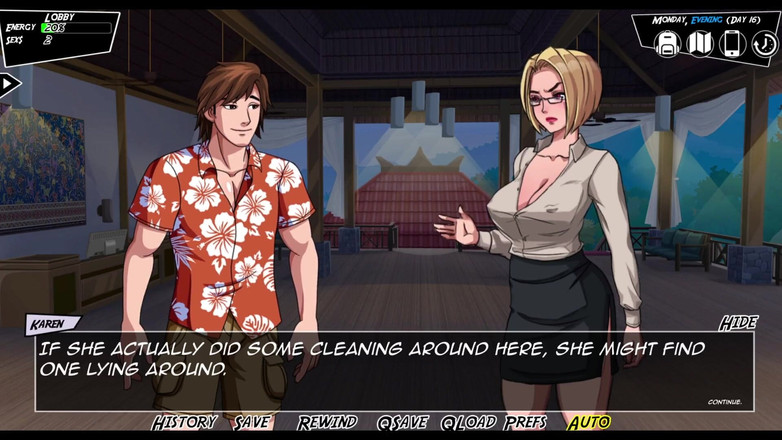The width and height of the screenshot is (782, 440).
Task: Open the island map
Action: click(700, 43)
